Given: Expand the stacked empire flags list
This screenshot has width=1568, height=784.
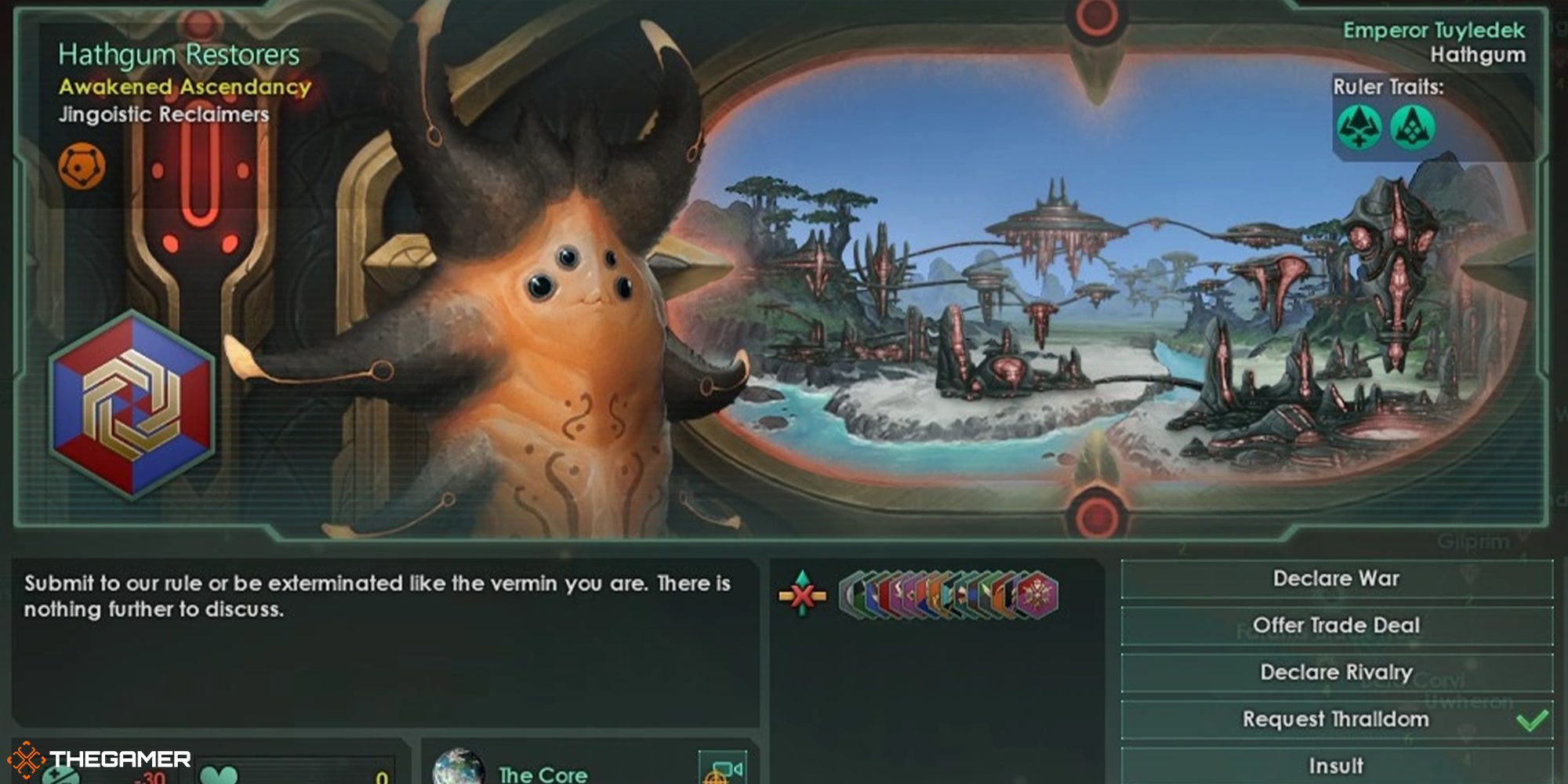Looking at the screenshot, I should coord(949,594).
